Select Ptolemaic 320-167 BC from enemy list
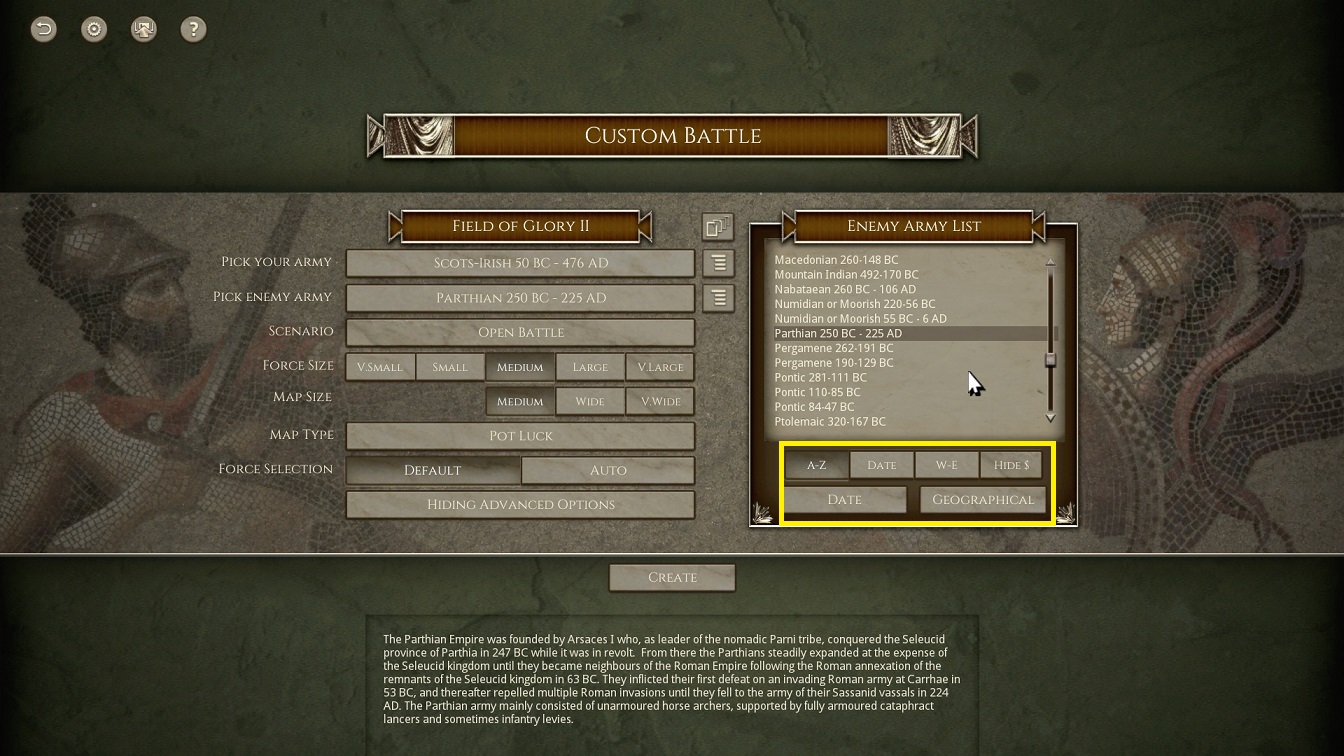The image size is (1344, 756). pos(830,422)
